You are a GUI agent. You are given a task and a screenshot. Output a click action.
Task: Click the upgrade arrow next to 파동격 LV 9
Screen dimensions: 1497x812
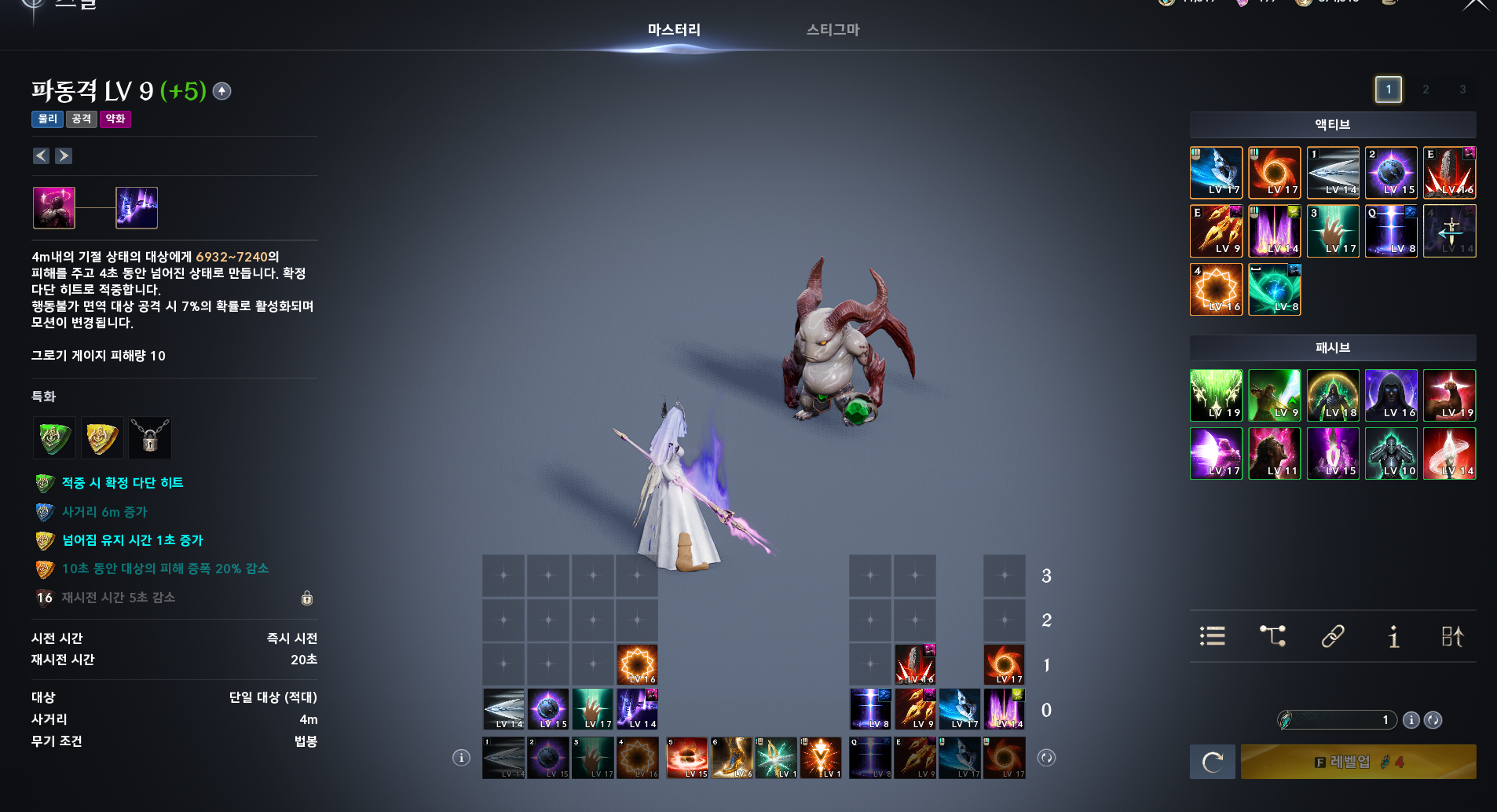pyautogui.click(x=222, y=92)
